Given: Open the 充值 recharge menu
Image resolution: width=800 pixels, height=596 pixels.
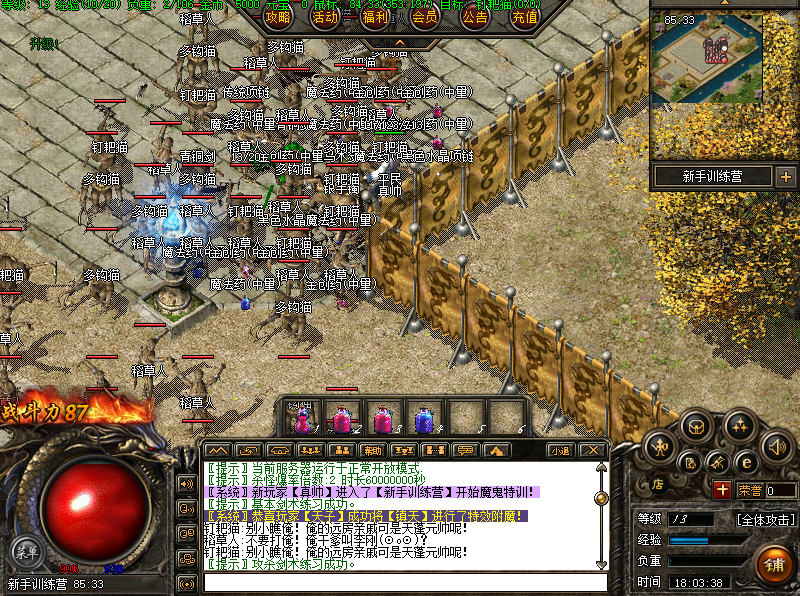Looking at the screenshot, I should (x=524, y=17).
